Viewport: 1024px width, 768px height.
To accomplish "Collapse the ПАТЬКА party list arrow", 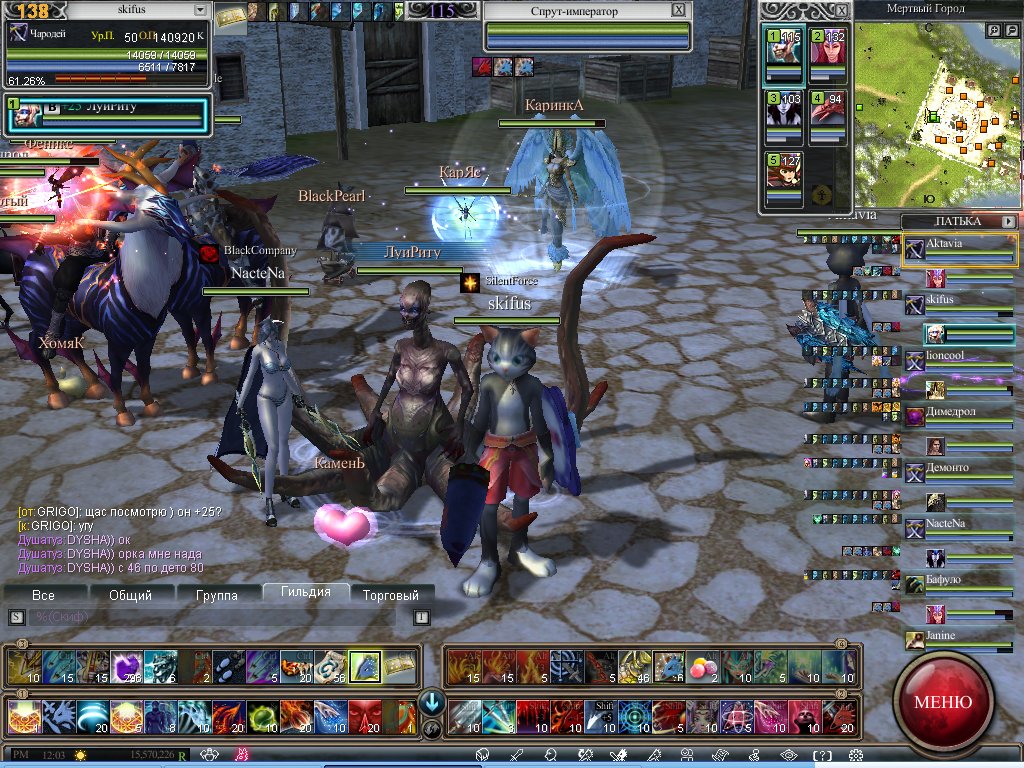I will [1009, 221].
